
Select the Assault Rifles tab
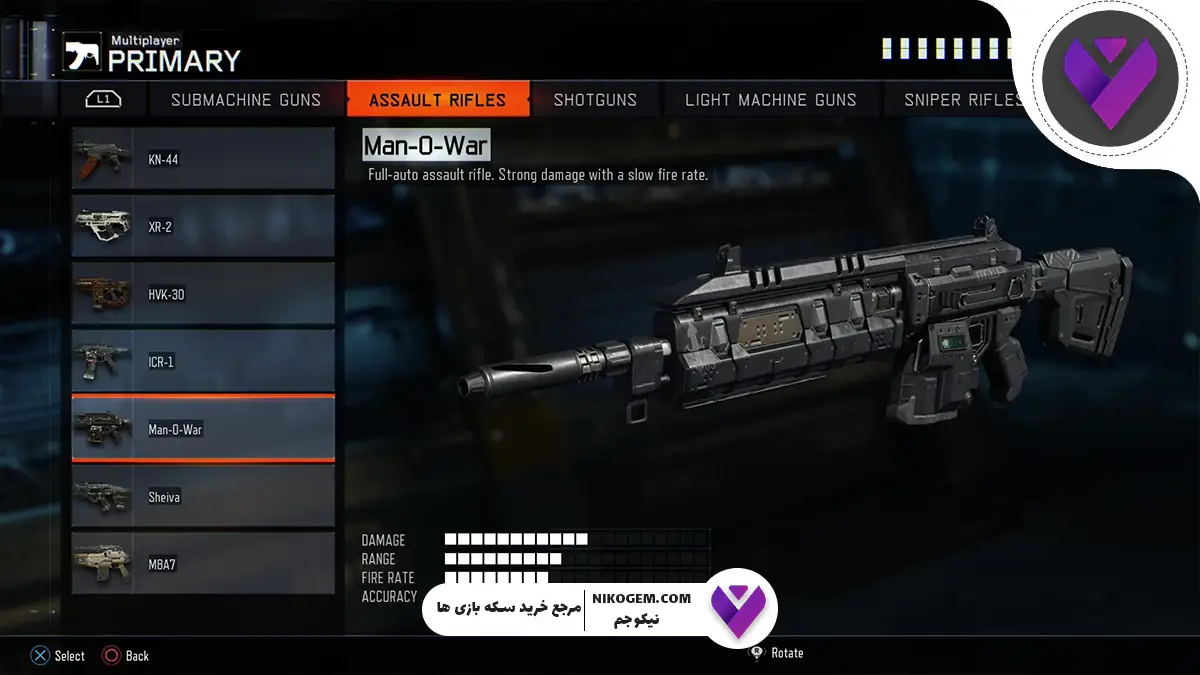(437, 100)
